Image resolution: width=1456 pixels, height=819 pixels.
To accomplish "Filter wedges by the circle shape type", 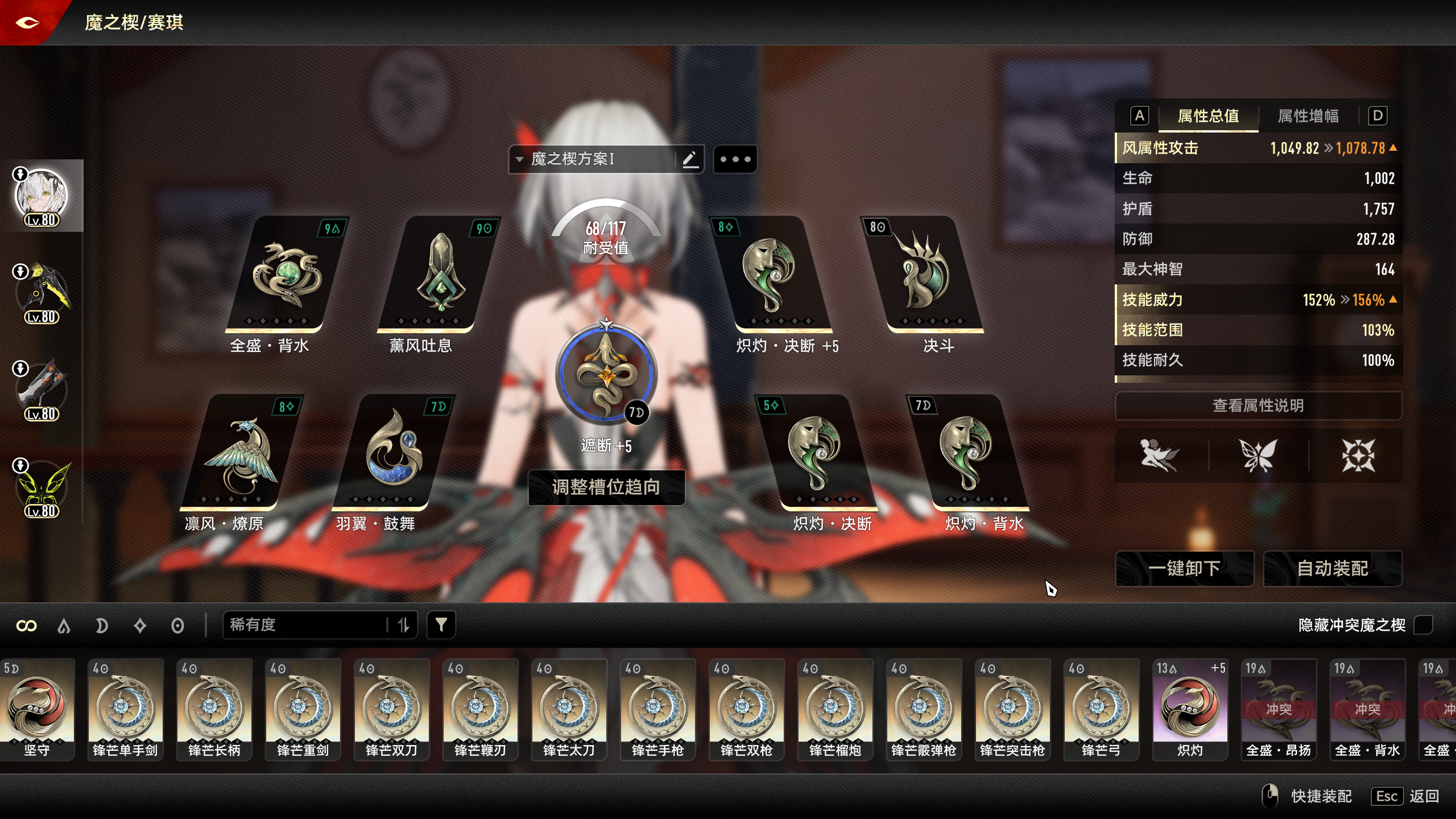I will coord(178,624).
